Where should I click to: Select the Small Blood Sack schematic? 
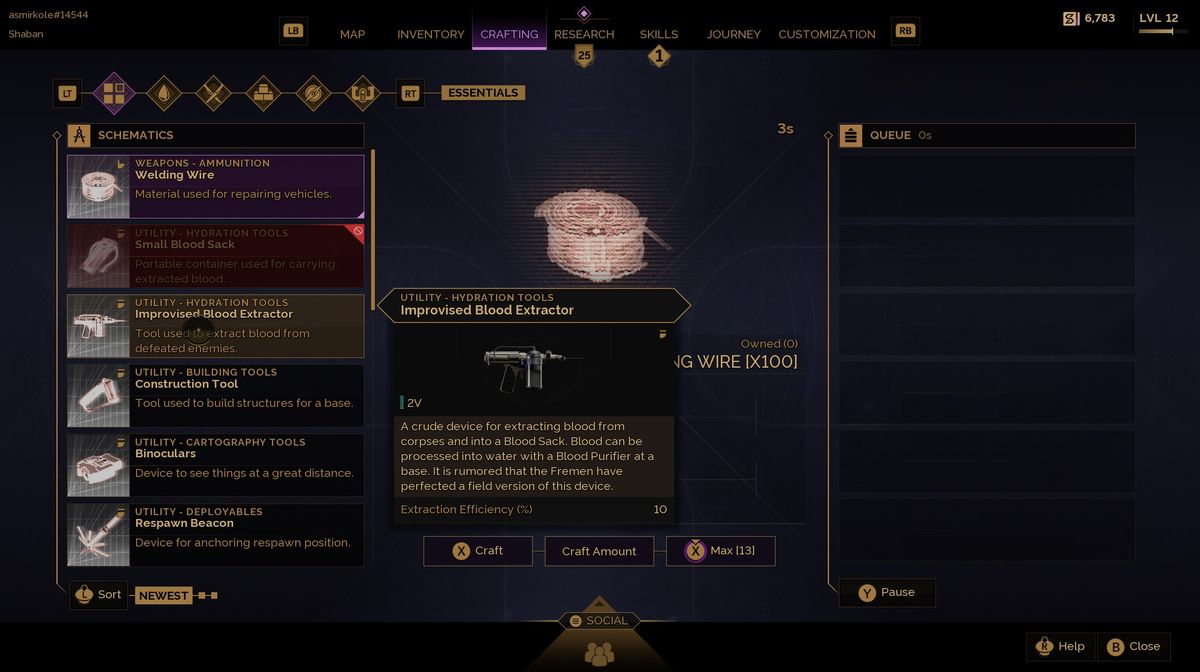pyautogui.click(x=215, y=256)
